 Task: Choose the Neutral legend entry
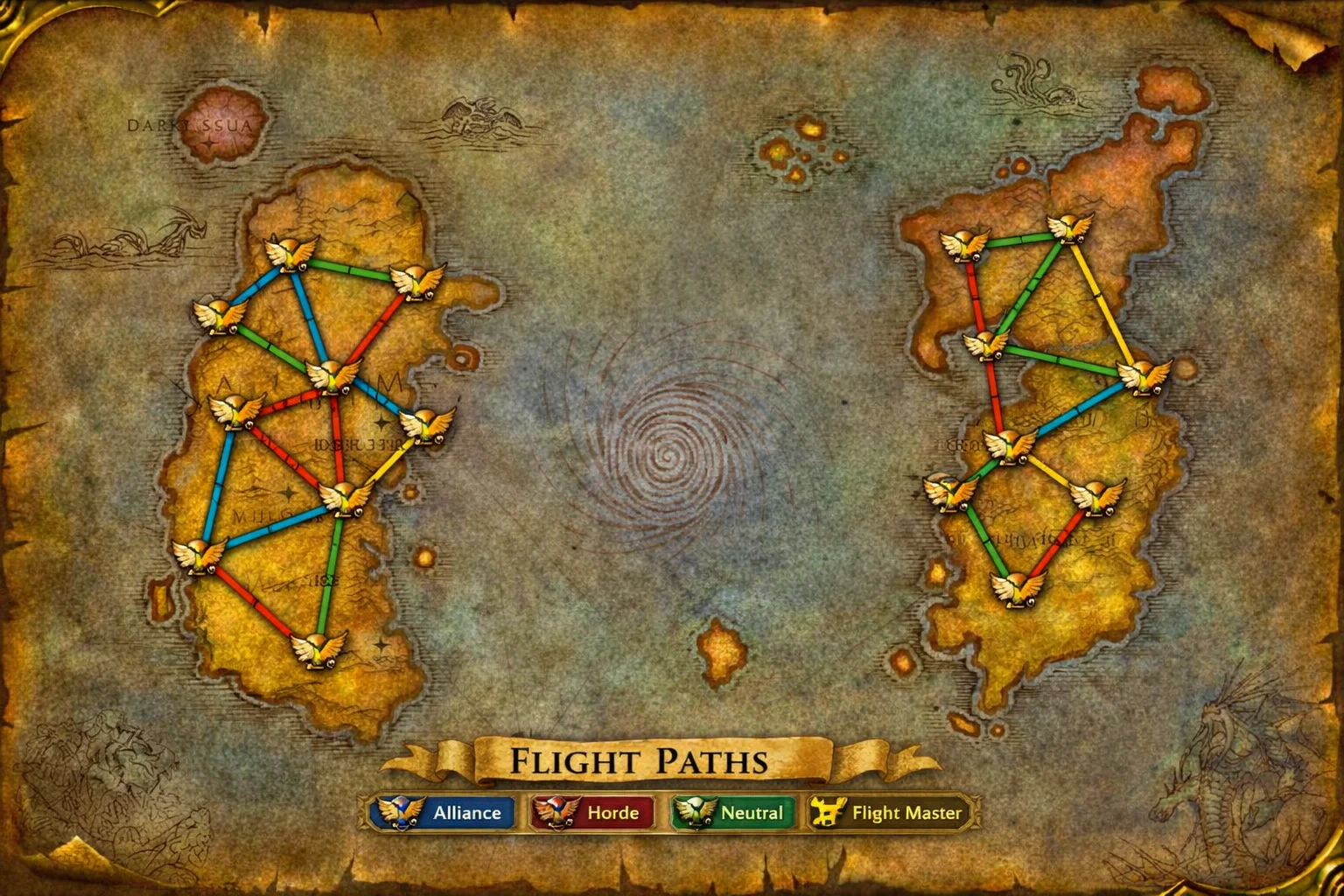[733, 813]
